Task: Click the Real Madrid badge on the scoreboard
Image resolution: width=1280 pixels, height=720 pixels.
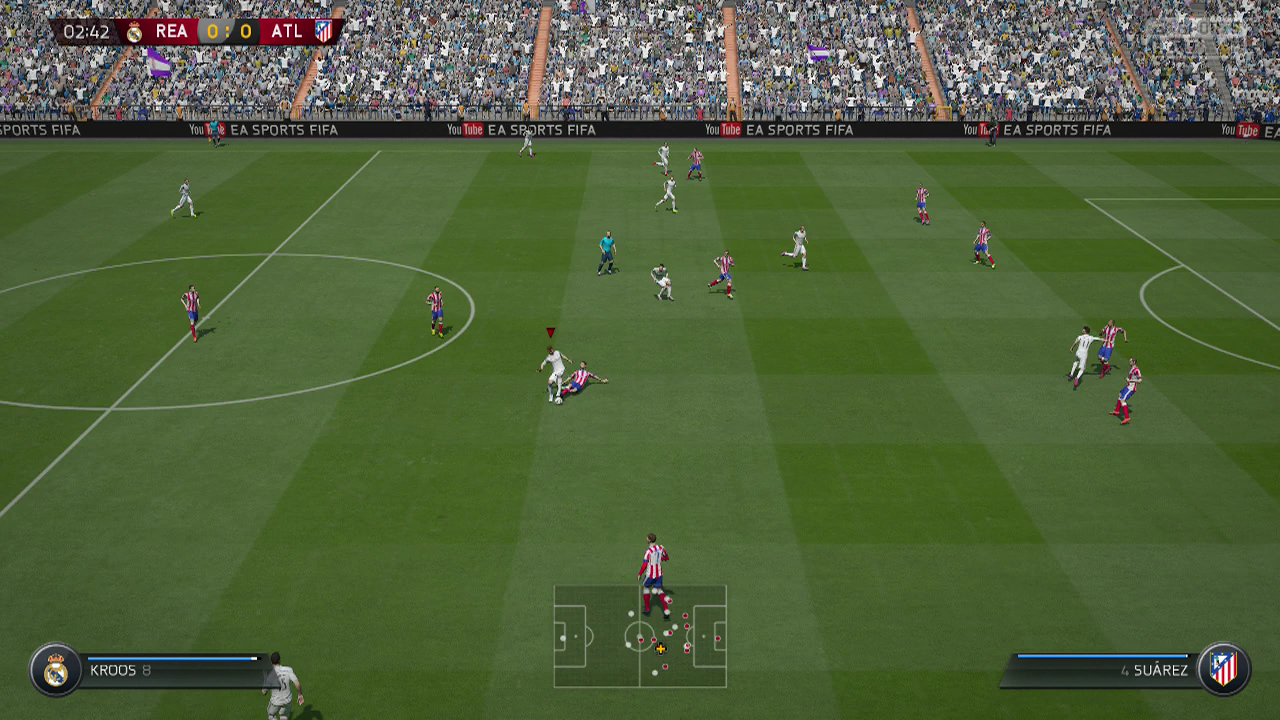Action: [134, 32]
